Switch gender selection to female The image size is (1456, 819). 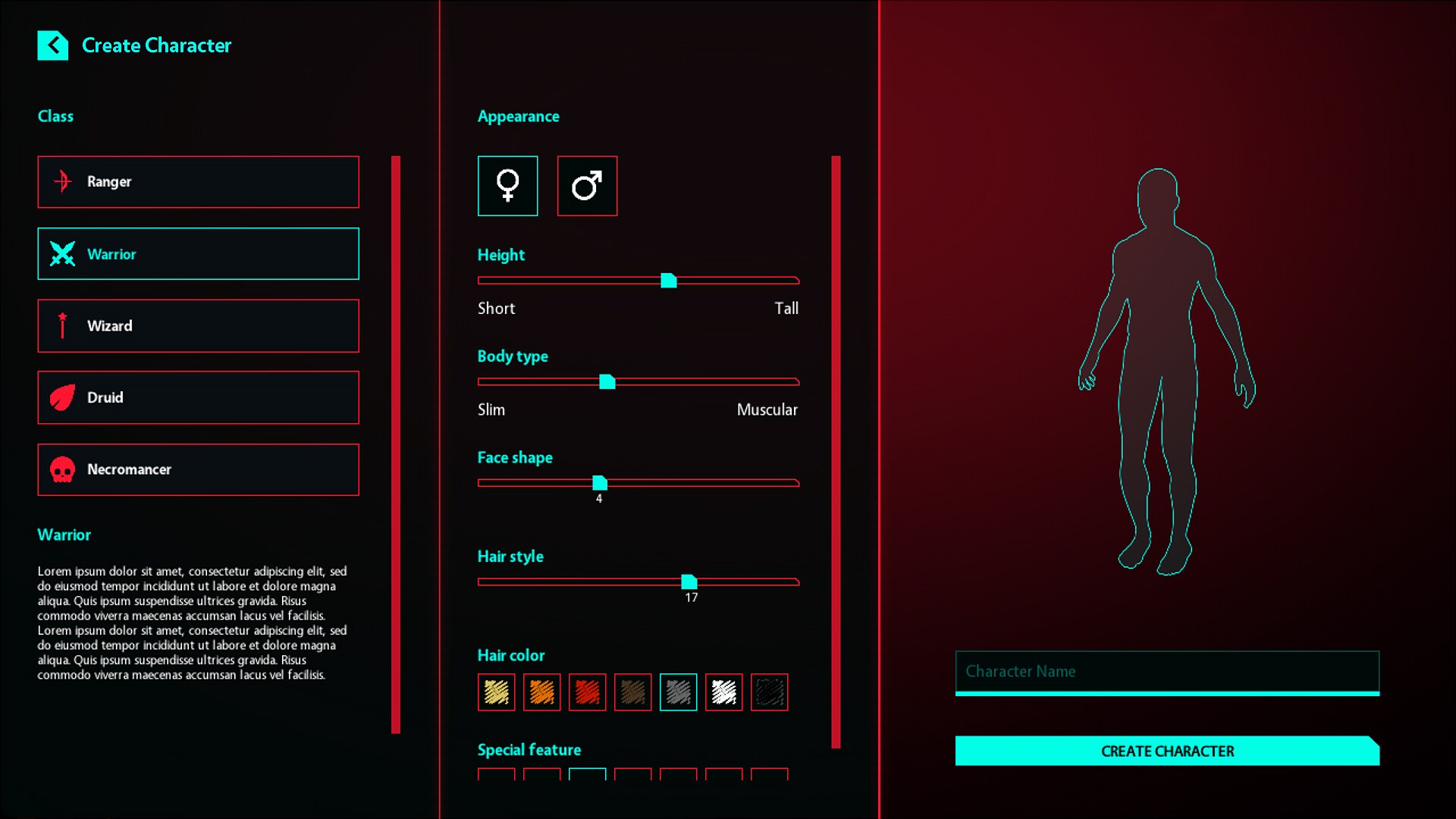[507, 186]
